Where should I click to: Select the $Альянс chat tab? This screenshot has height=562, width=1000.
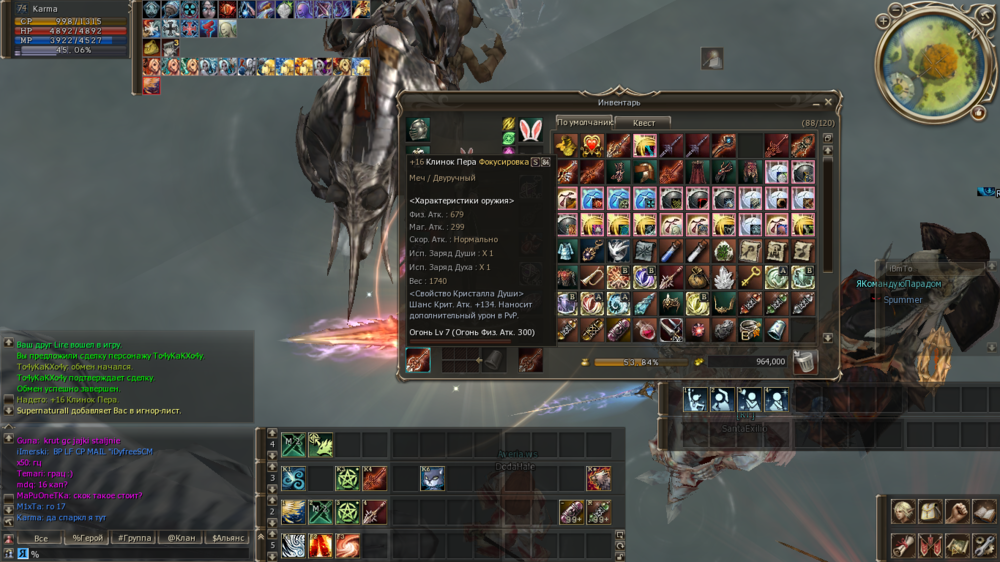(228, 538)
